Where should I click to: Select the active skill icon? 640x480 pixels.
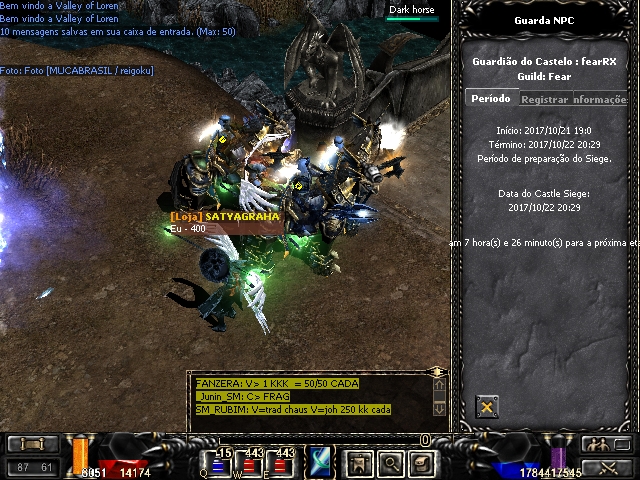(x=322, y=462)
